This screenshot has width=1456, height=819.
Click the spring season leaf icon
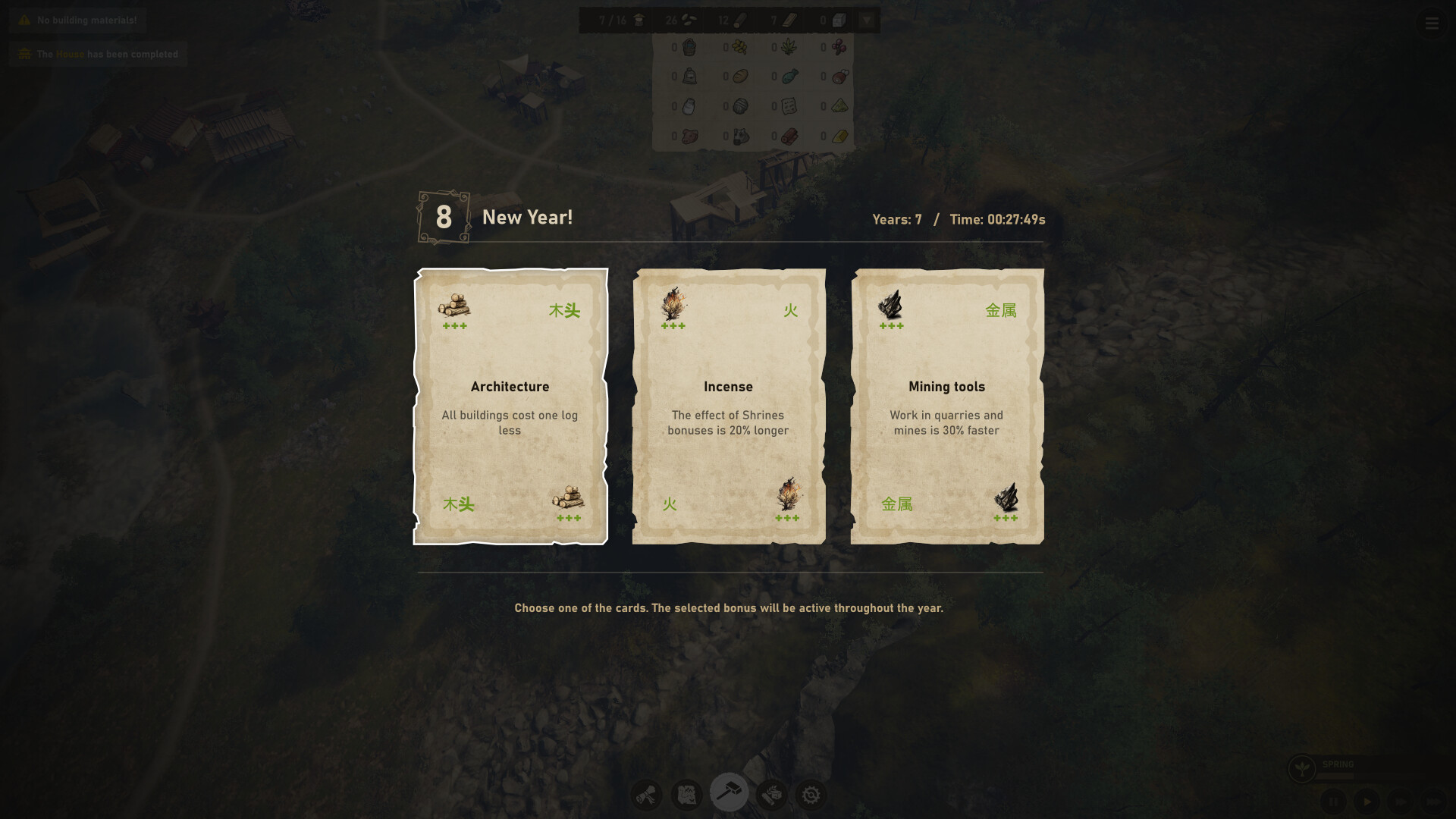[x=1302, y=768]
